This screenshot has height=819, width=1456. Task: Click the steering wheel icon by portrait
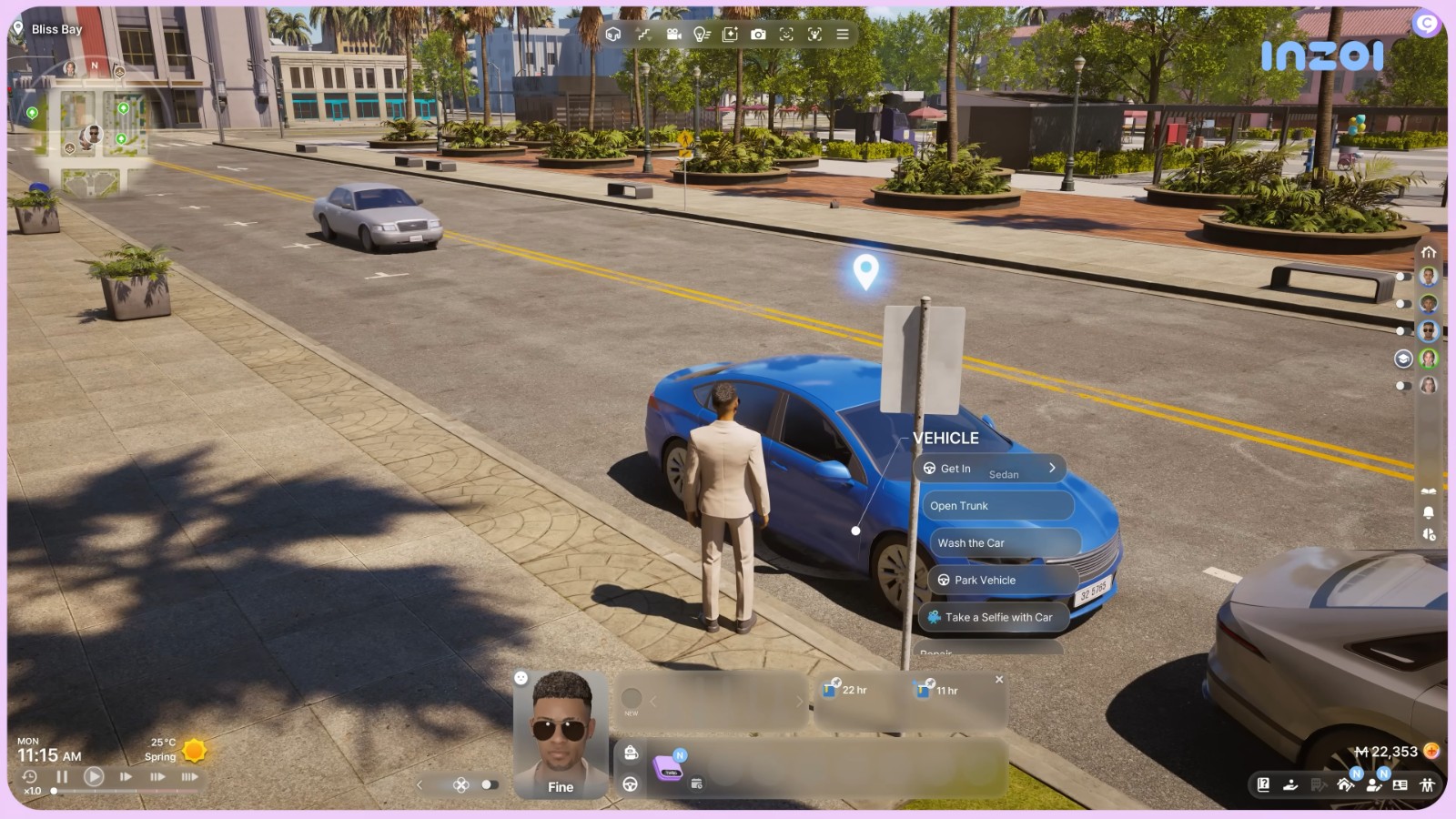(630, 784)
